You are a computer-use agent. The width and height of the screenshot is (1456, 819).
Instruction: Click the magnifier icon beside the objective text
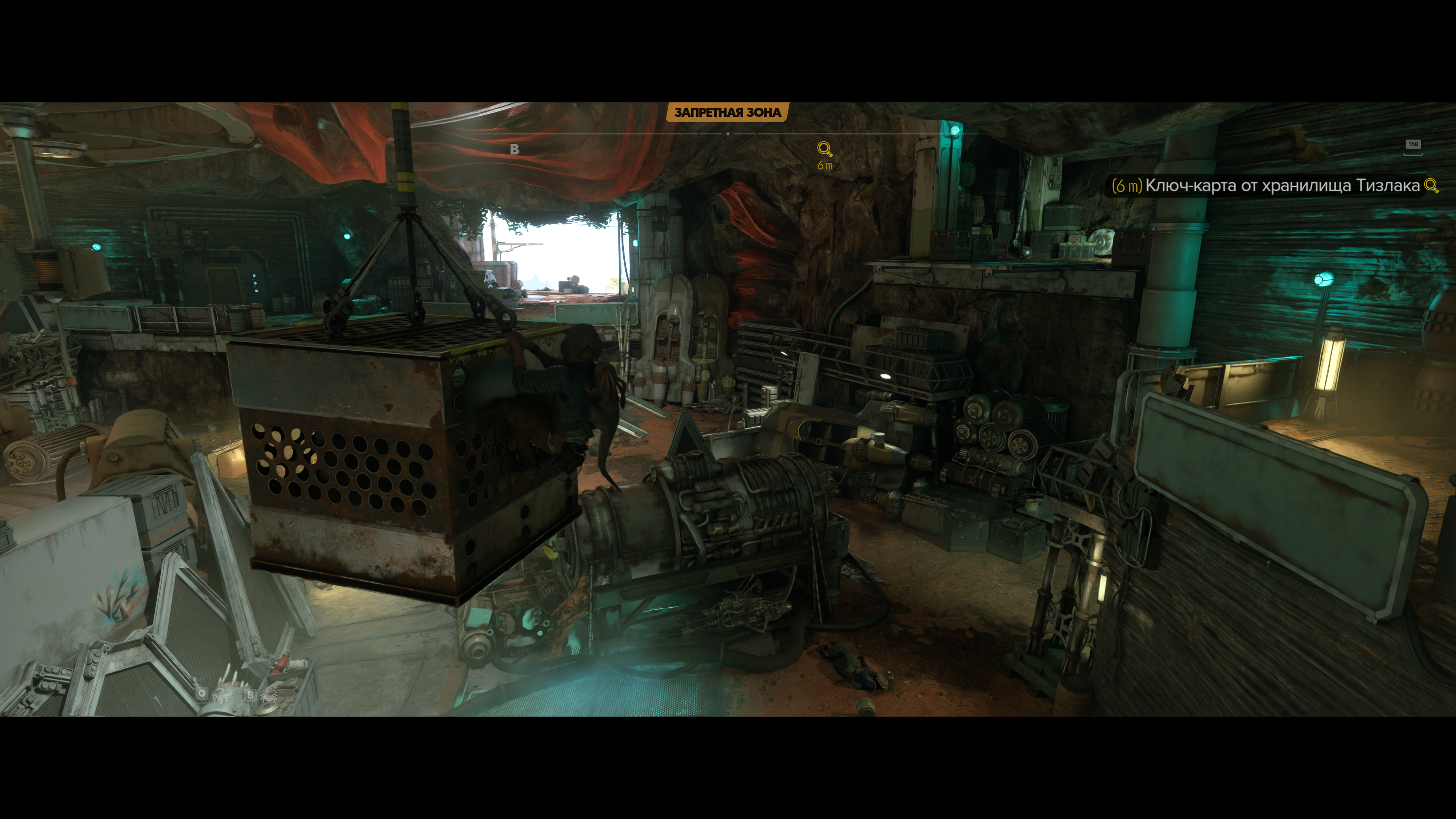1431,186
